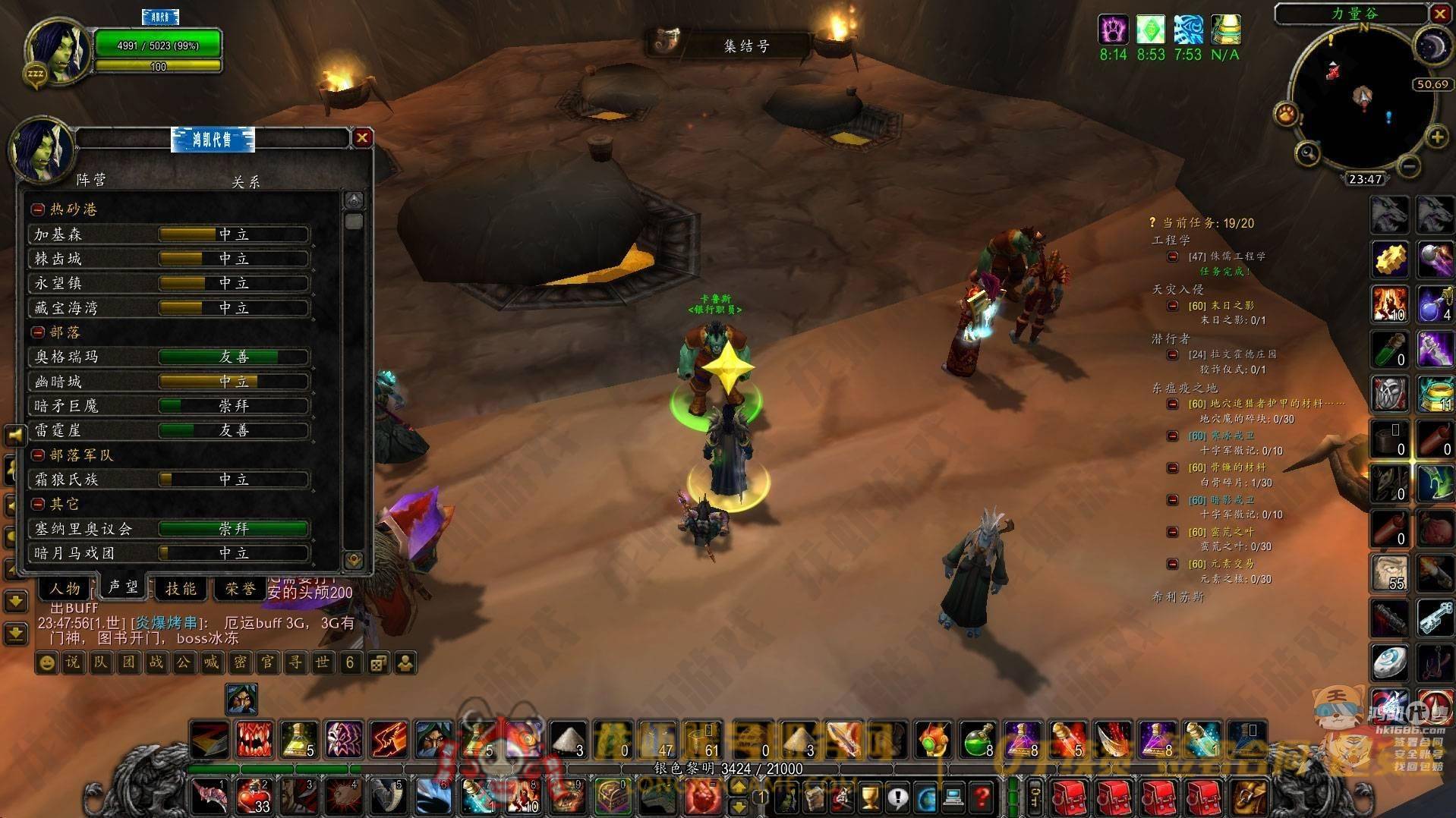
Task: Zoom out the minimap
Action: [x=1409, y=165]
